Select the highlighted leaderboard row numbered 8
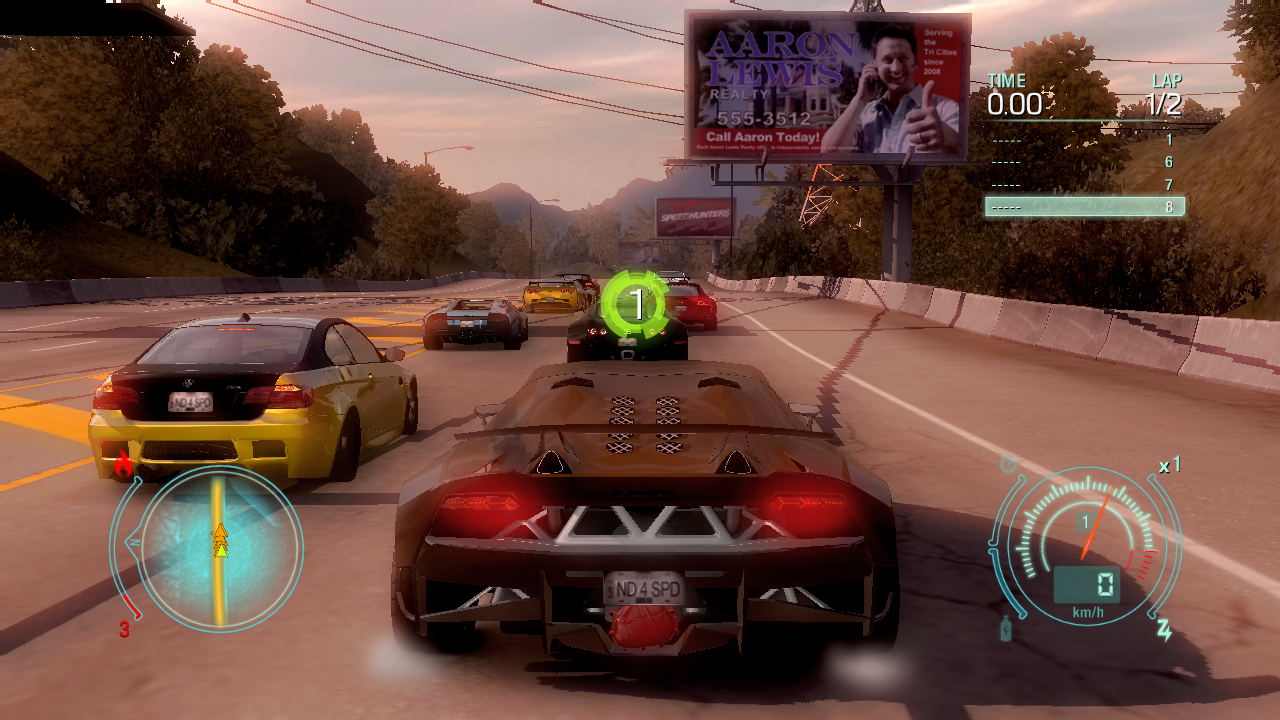Viewport: 1280px width, 720px height. pos(1084,207)
